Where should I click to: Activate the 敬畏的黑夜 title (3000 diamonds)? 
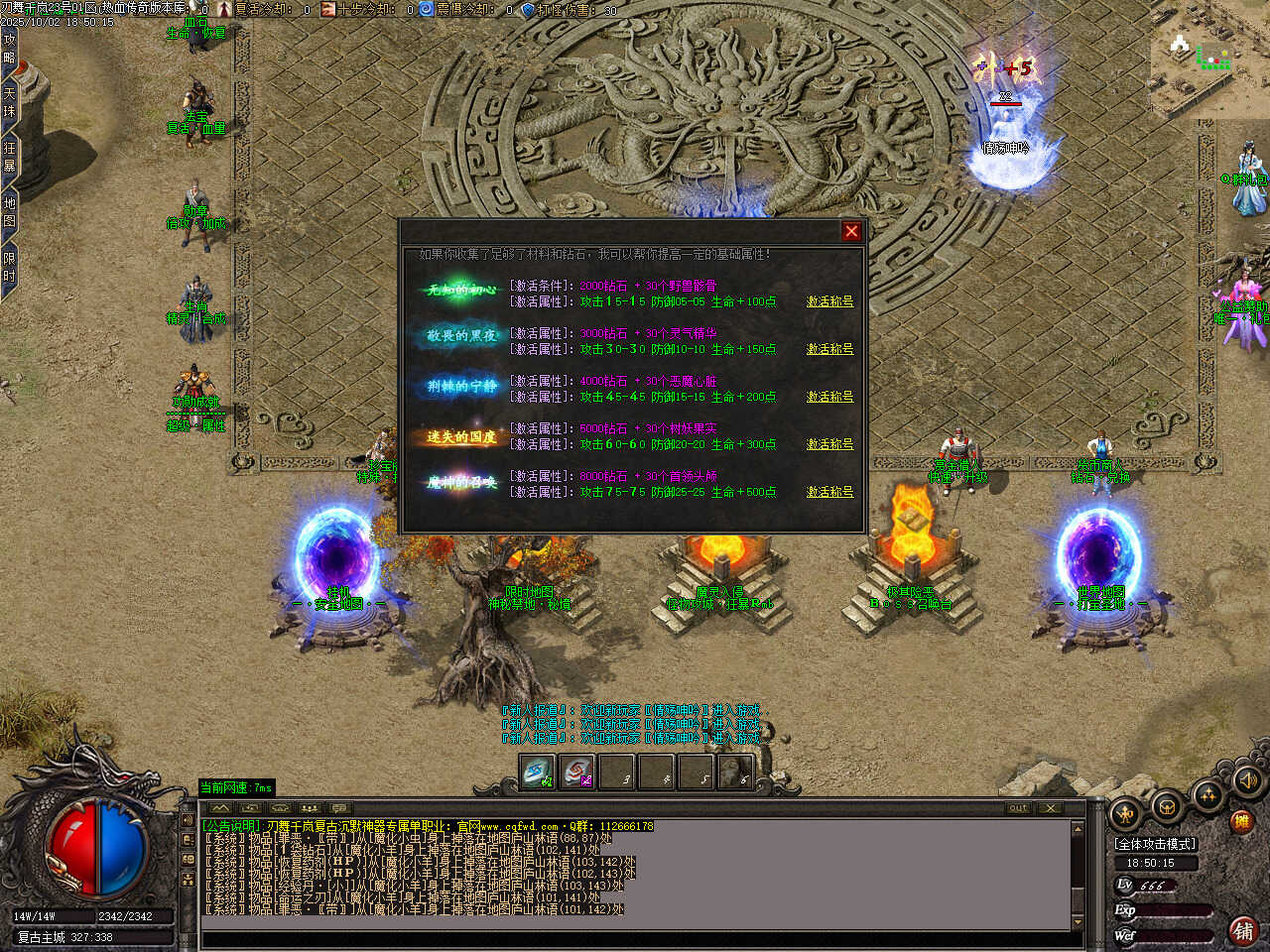point(829,349)
